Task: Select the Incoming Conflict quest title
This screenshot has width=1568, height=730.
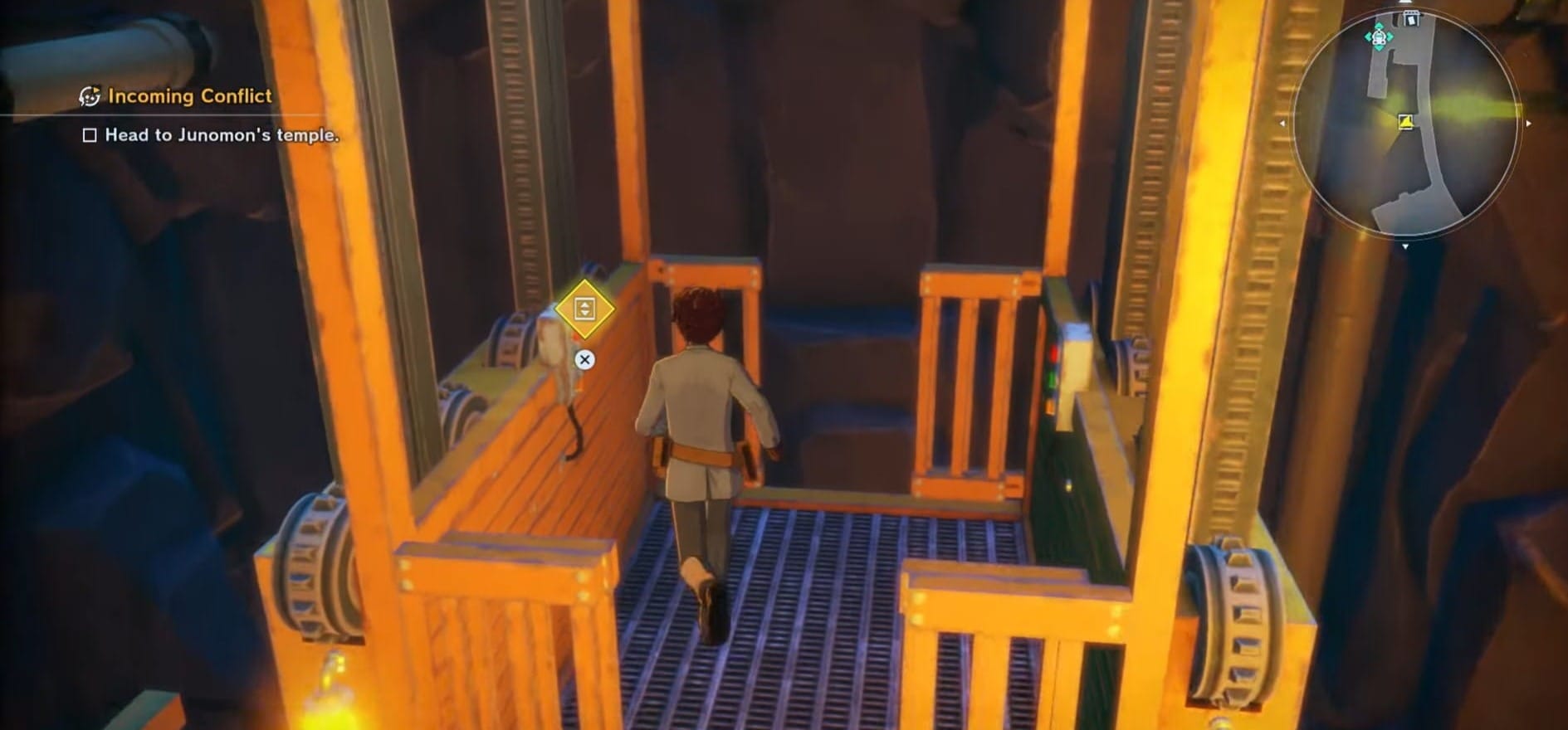Action: pos(191,96)
